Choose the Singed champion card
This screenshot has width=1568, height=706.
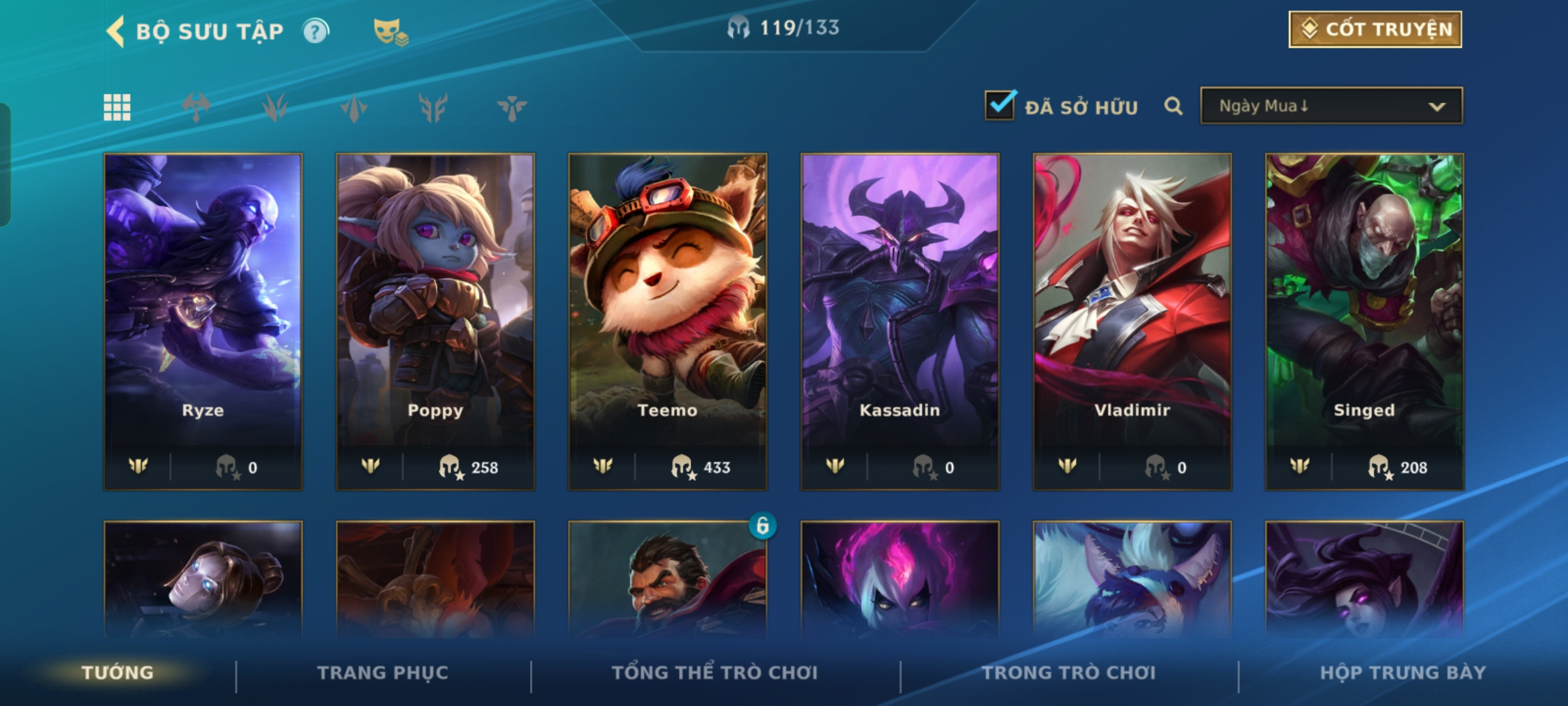coord(1364,320)
